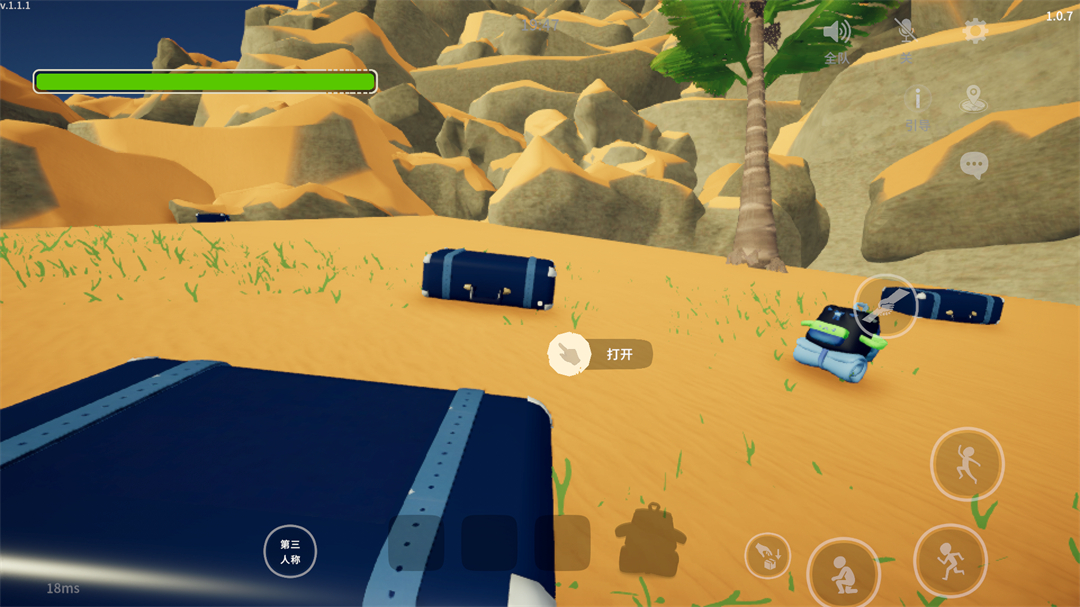Open the map pin location icon
Viewport: 1080px width, 607px height.
coord(972,99)
